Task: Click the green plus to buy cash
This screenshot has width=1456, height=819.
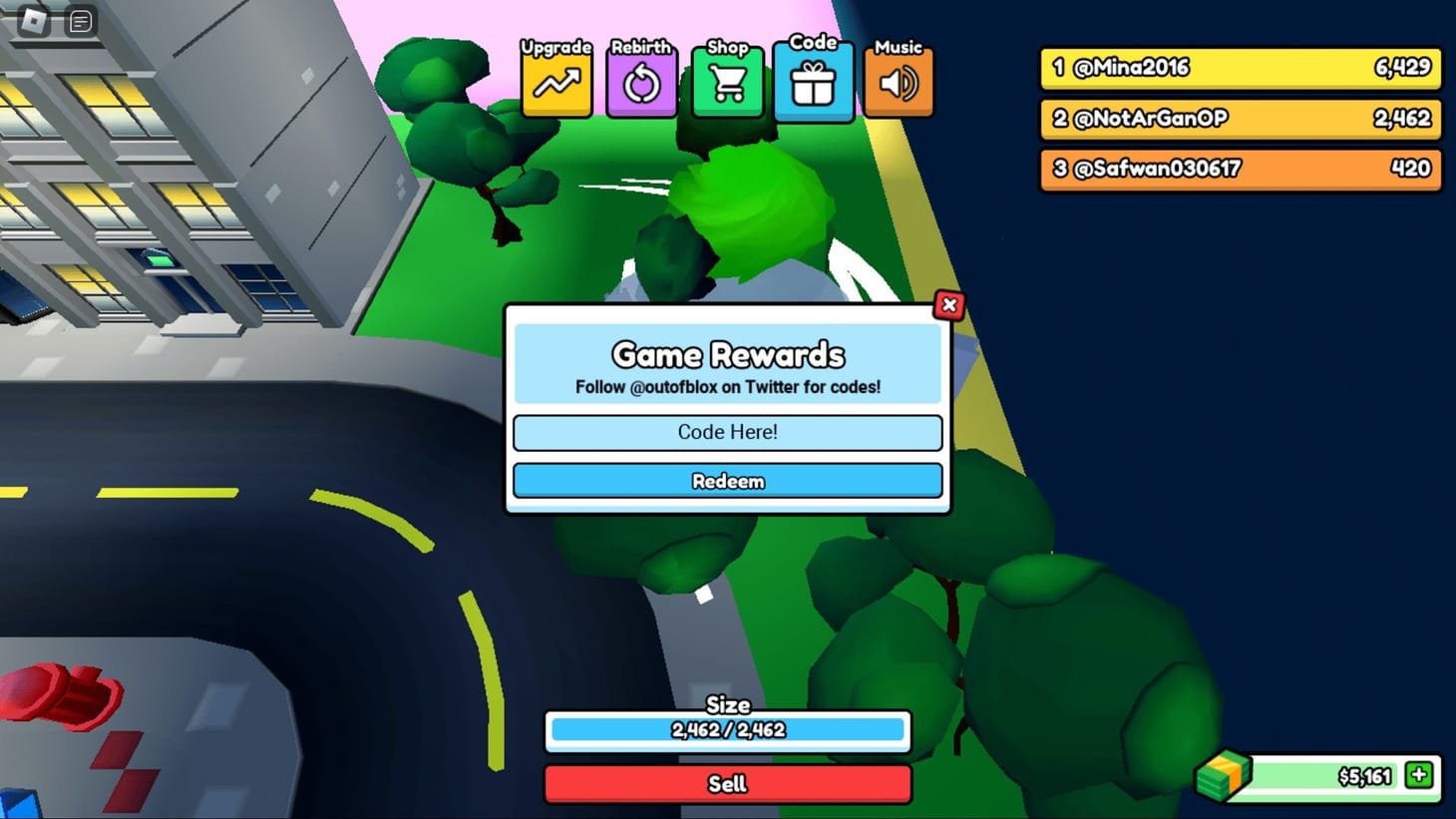Action: pos(1417,774)
